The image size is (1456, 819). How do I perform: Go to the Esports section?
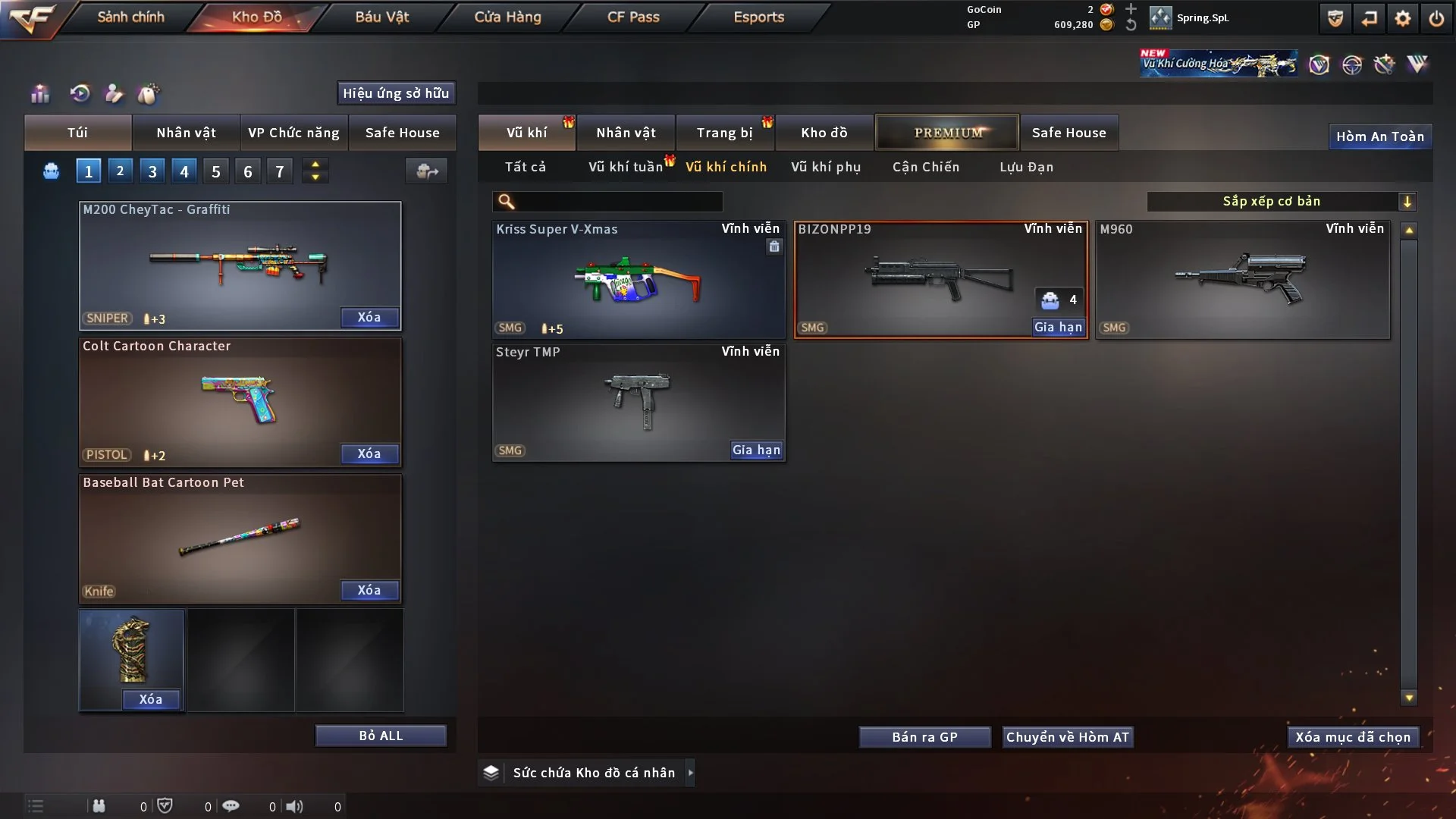click(x=758, y=17)
